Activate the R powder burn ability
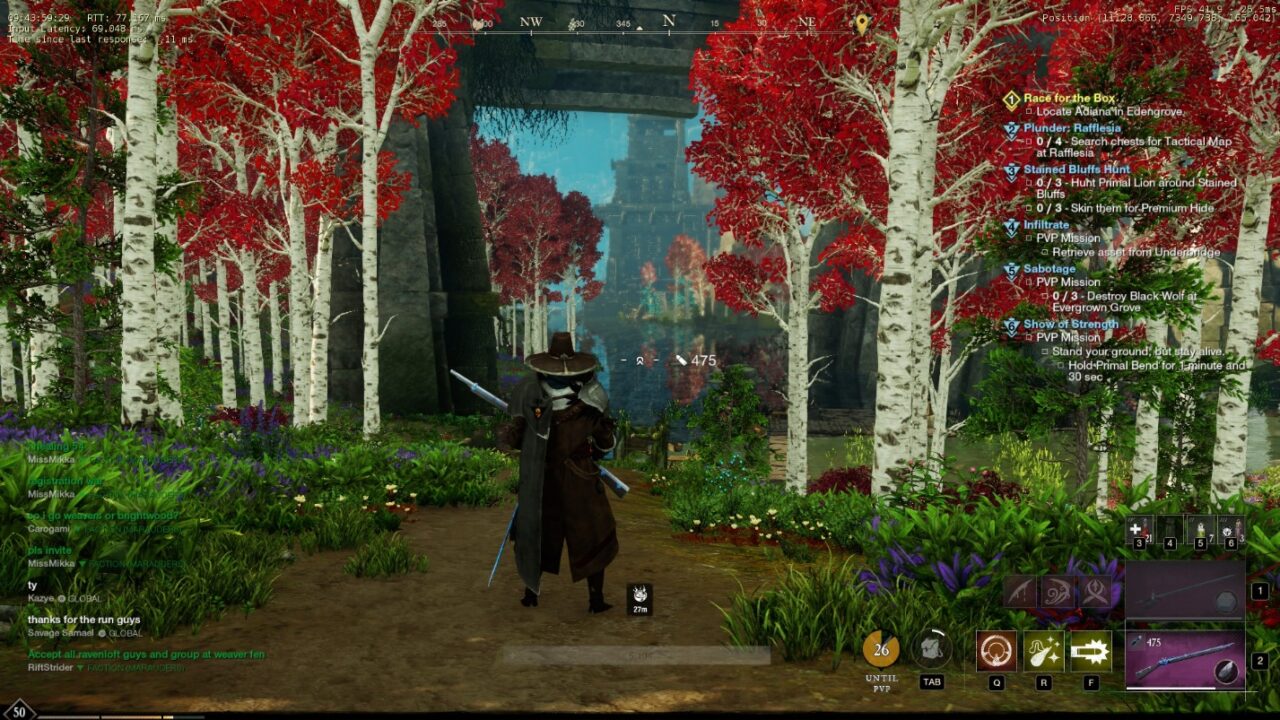Viewport: 1280px width, 720px height. click(1043, 651)
